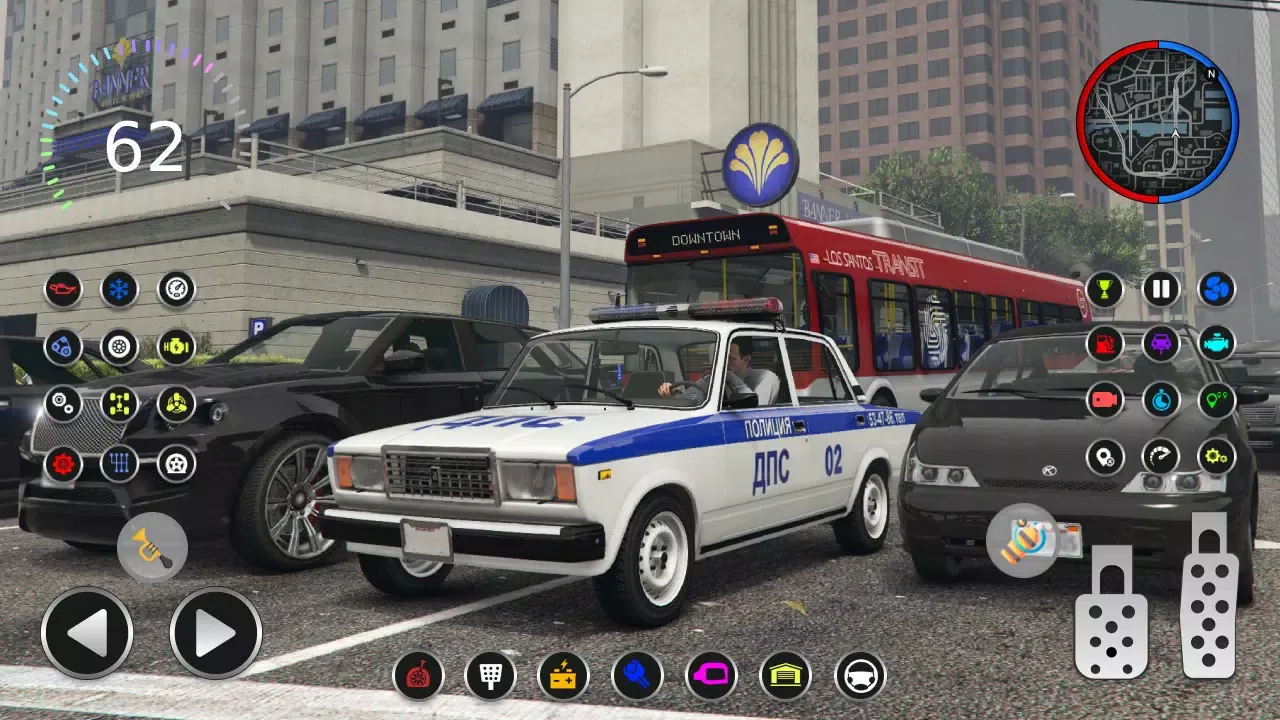
Task: Click the yellow car battery icon
Action: click(x=561, y=677)
